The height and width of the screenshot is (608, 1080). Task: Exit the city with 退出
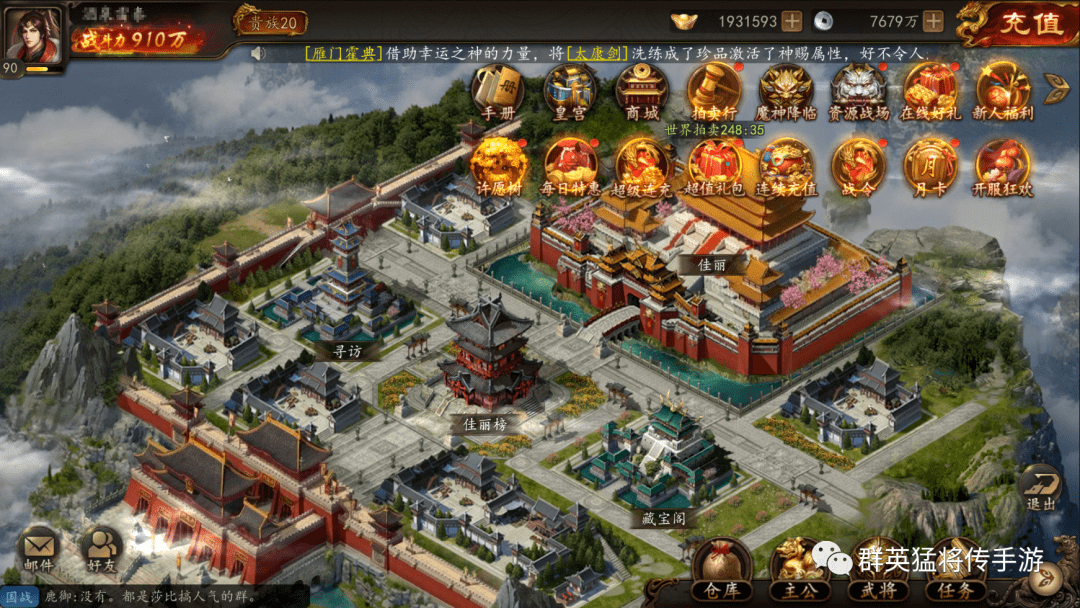point(1041,487)
